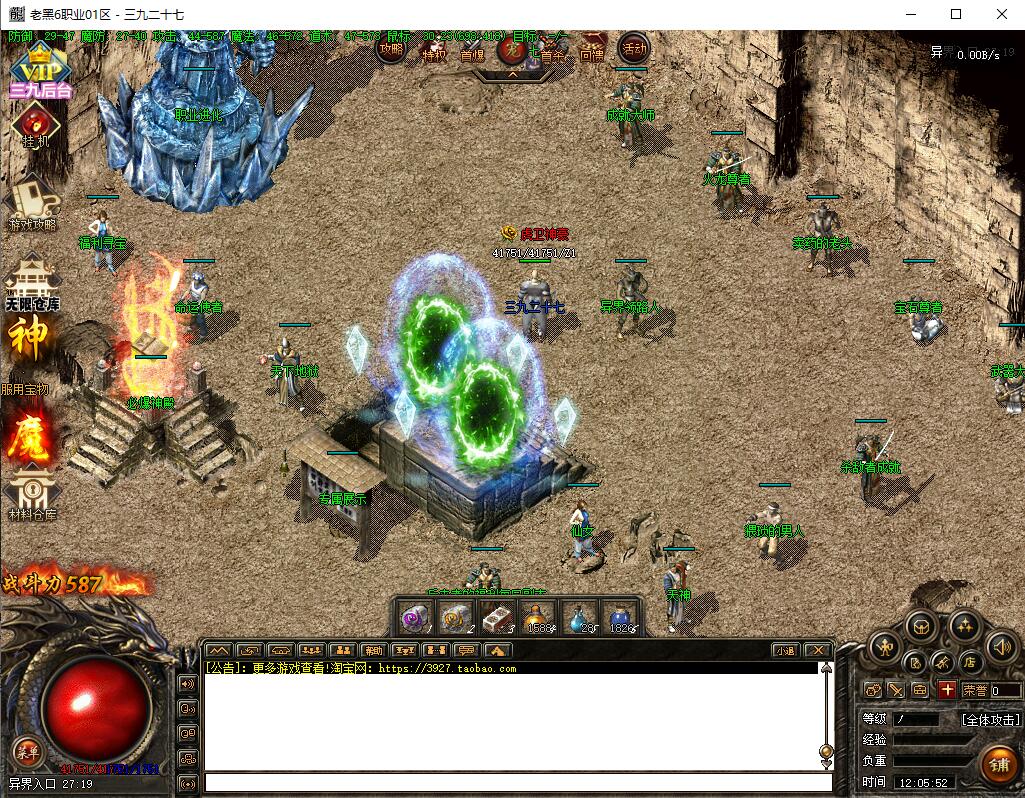
Task: Open the 首爆 first-drop rewards
Action: pos(472,50)
